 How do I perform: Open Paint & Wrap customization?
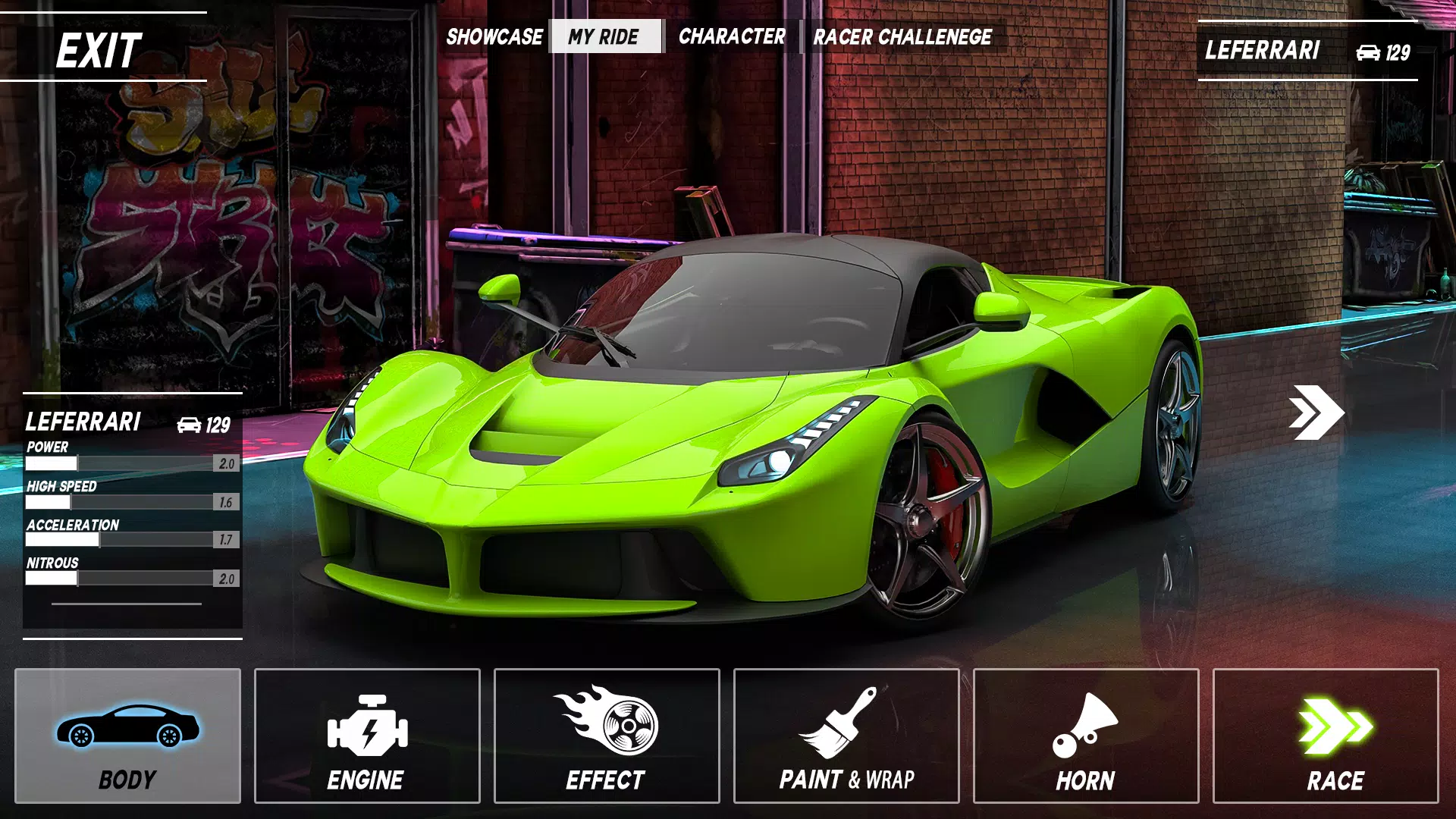point(846,736)
